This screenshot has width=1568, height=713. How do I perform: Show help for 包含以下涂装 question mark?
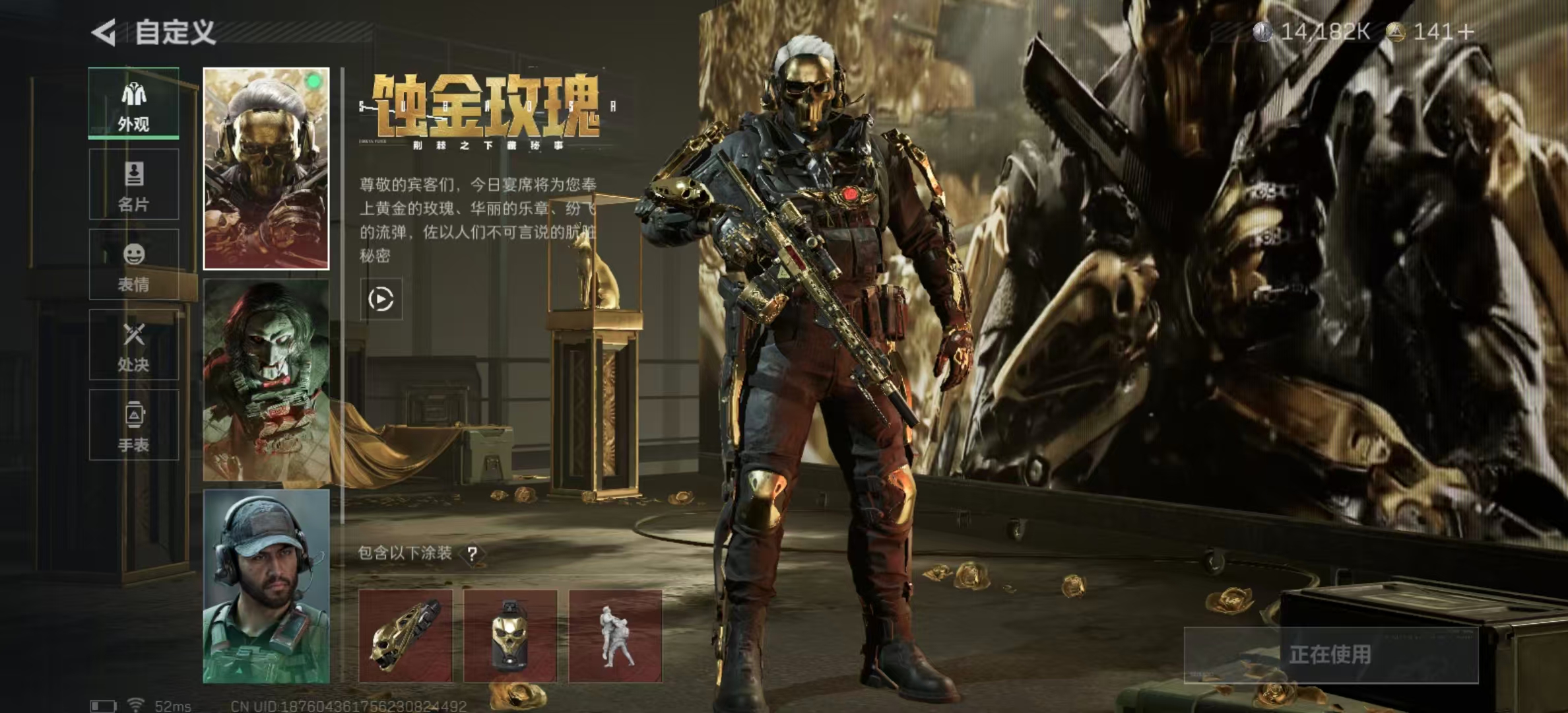point(473,554)
